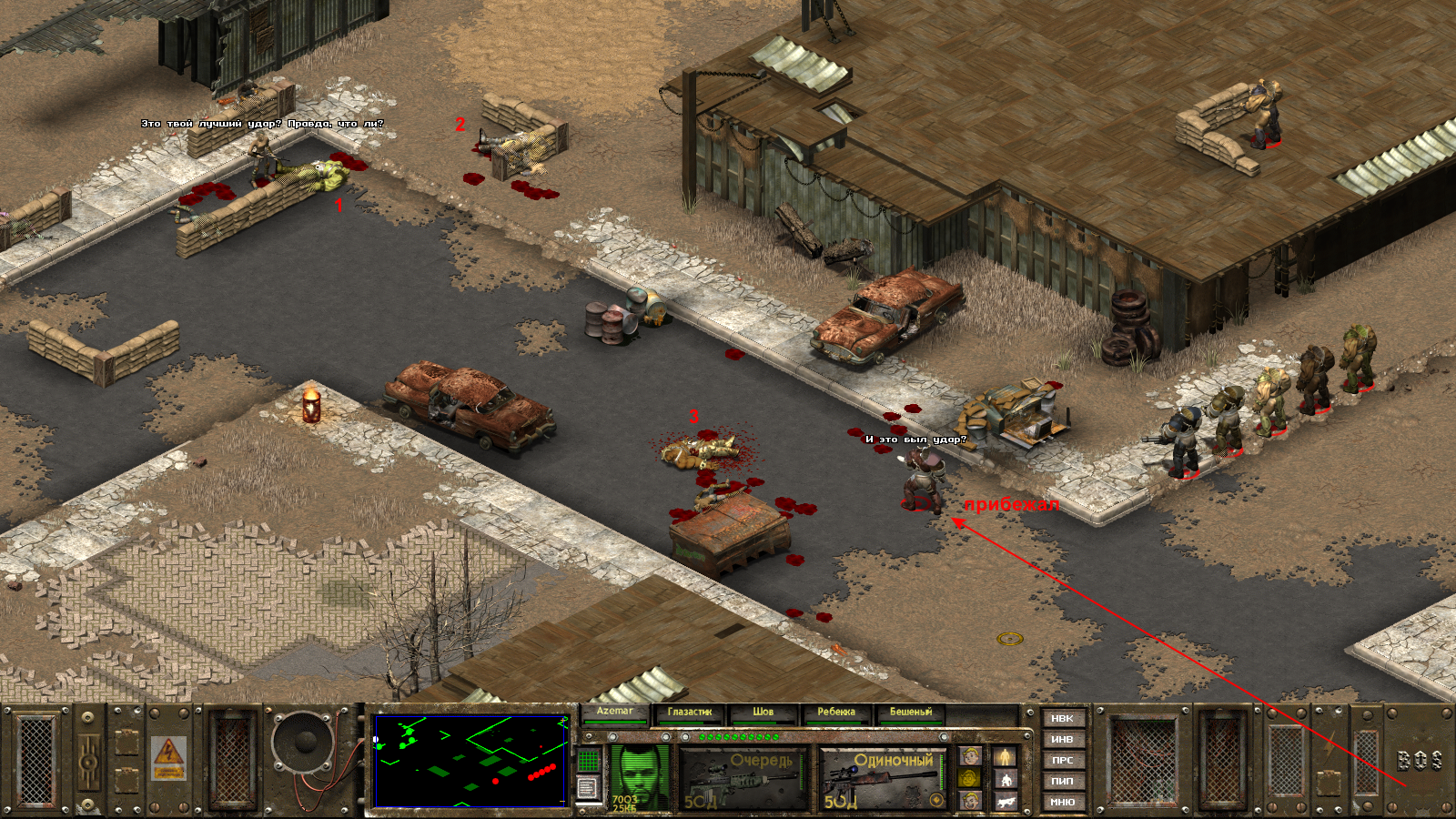Select squad member Azemar tab
Screen dimensions: 1456x819
[x=615, y=713]
